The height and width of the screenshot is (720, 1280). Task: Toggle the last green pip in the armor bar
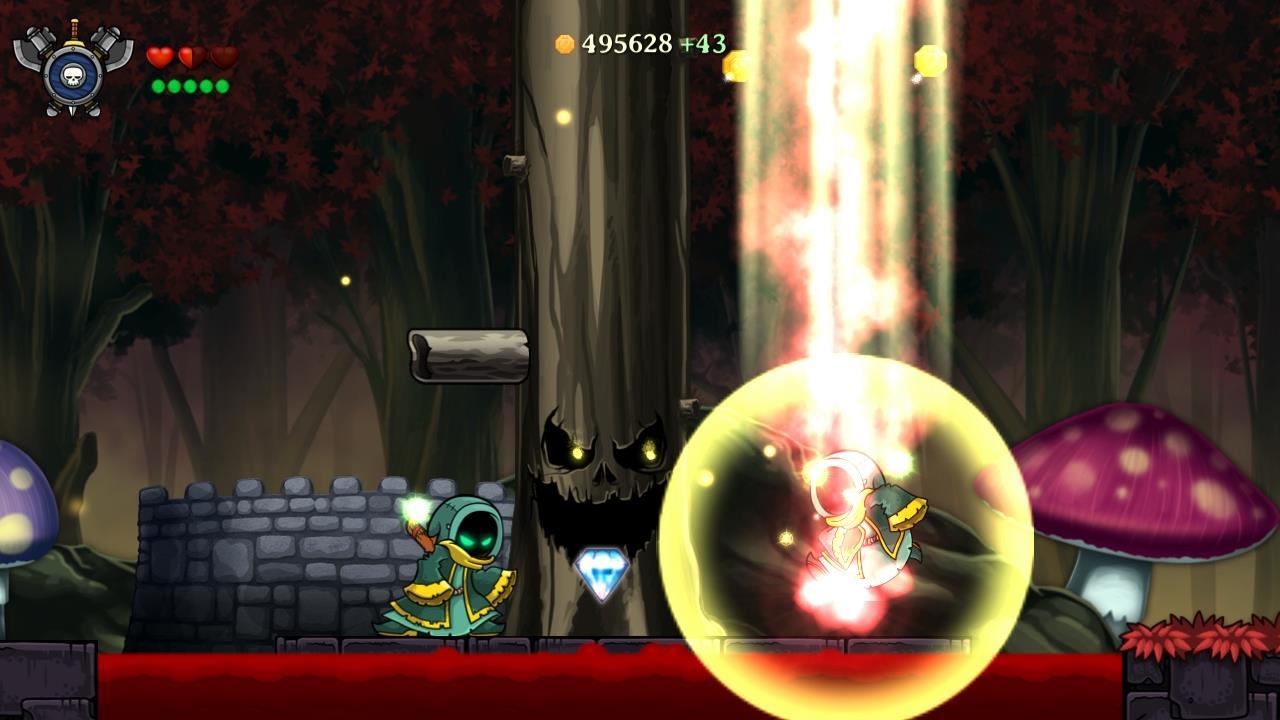click(221, 86)
